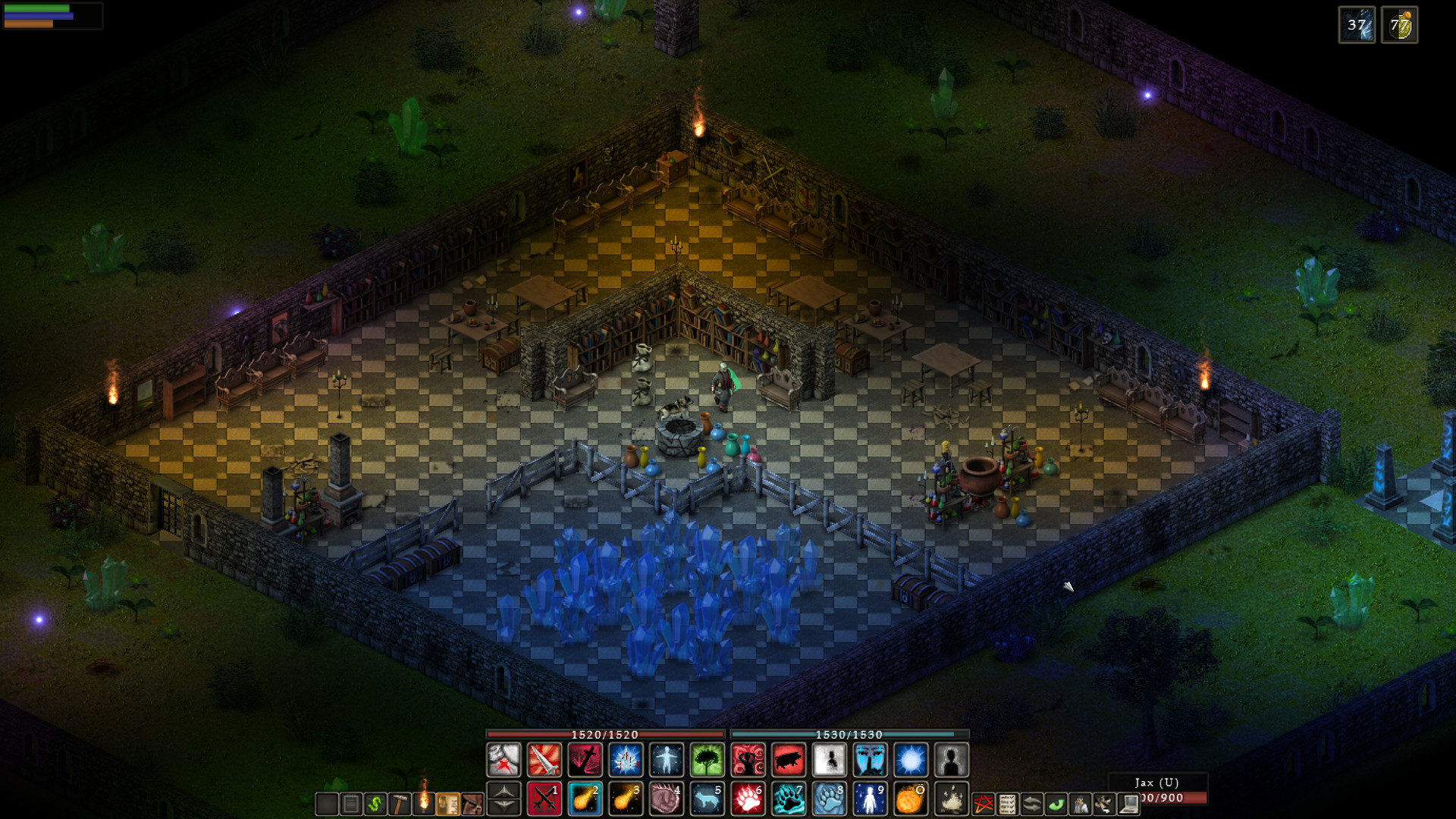Viewport: 1456px width, 819px height.
Task: Open the spellbook pentagram icon
Action: click(x=984, y=803)
